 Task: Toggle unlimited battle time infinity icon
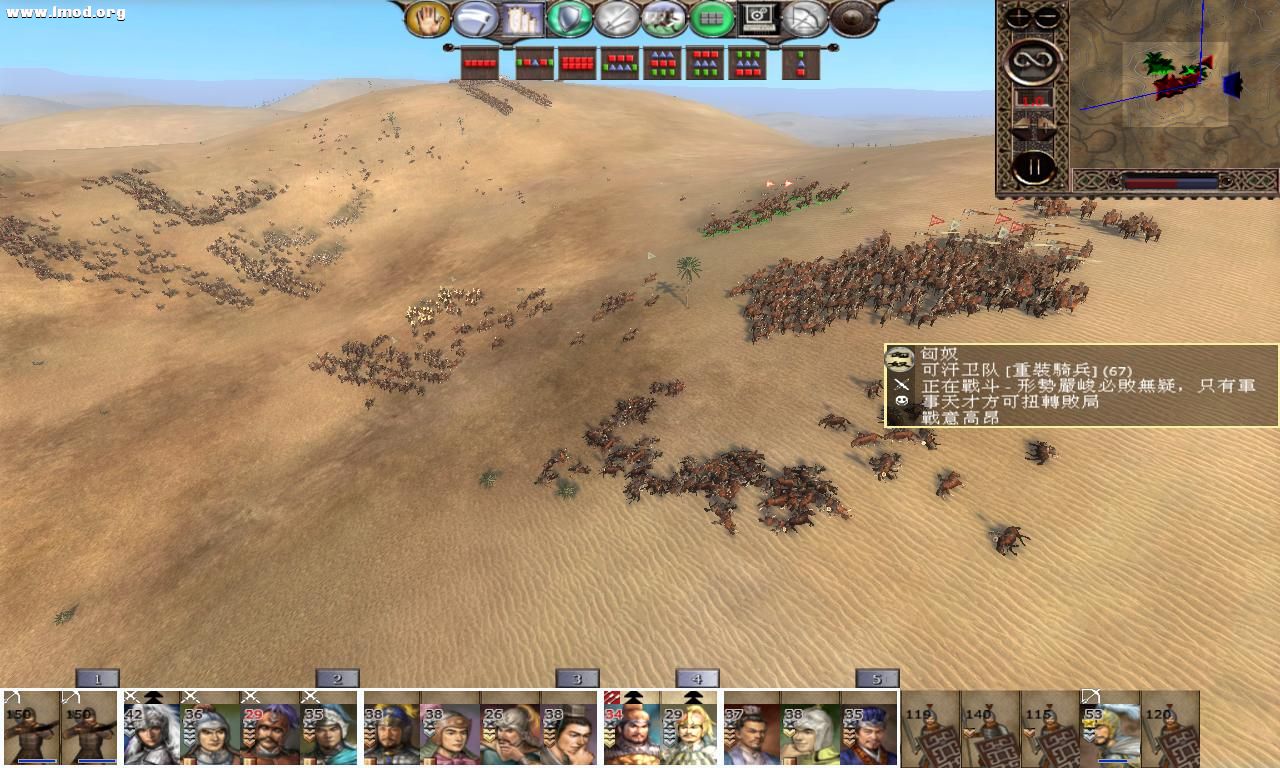tap(1033, 58)
